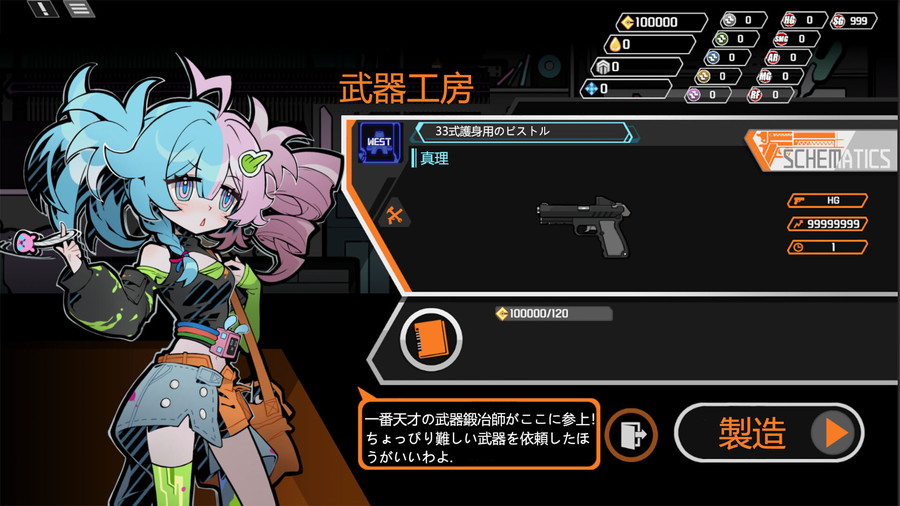Viewport: 900px width, 506px height.
Task: Choose the HG weapon type tag
Action: pos(827,200)
